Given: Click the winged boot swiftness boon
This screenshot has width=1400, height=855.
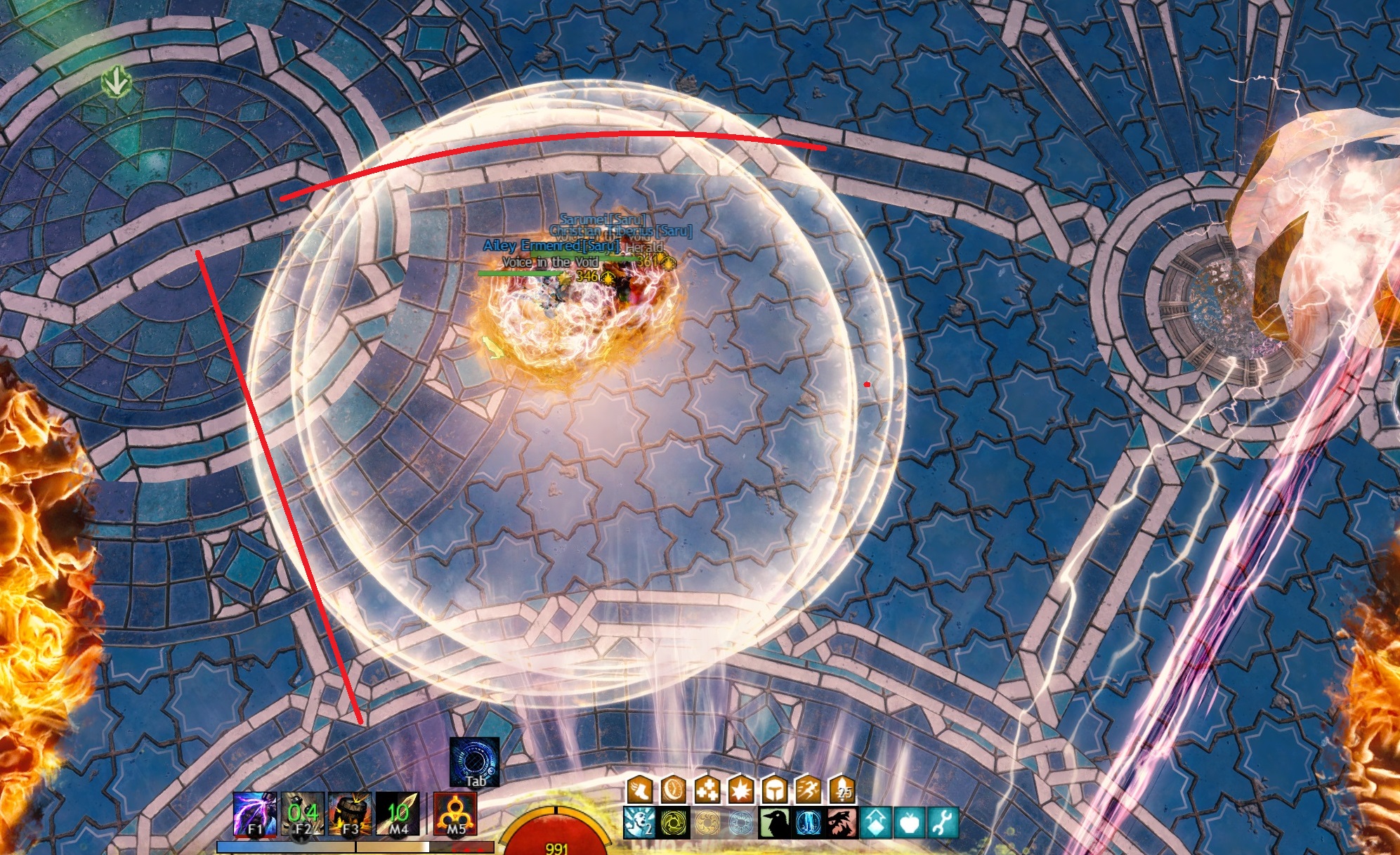Looking at the screenshot, I should tap(640, 790).
